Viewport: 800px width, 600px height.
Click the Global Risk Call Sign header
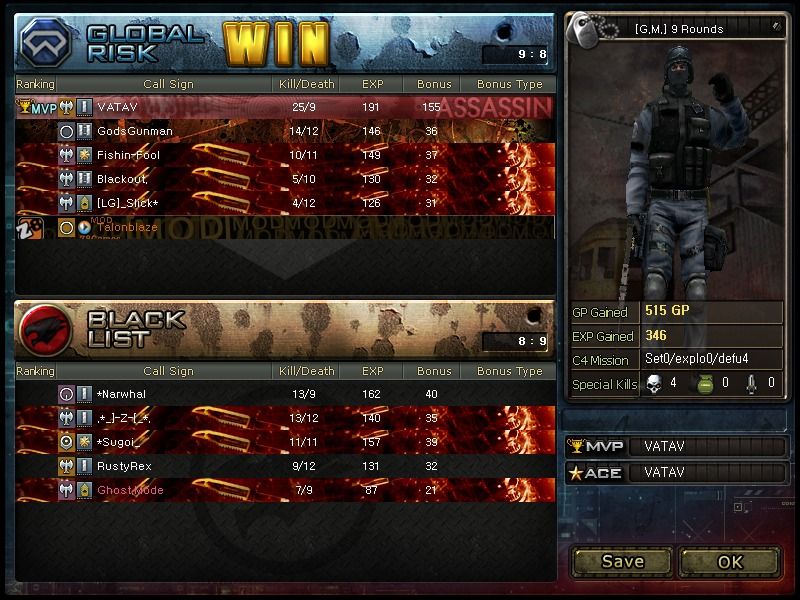tap(168, 84)
